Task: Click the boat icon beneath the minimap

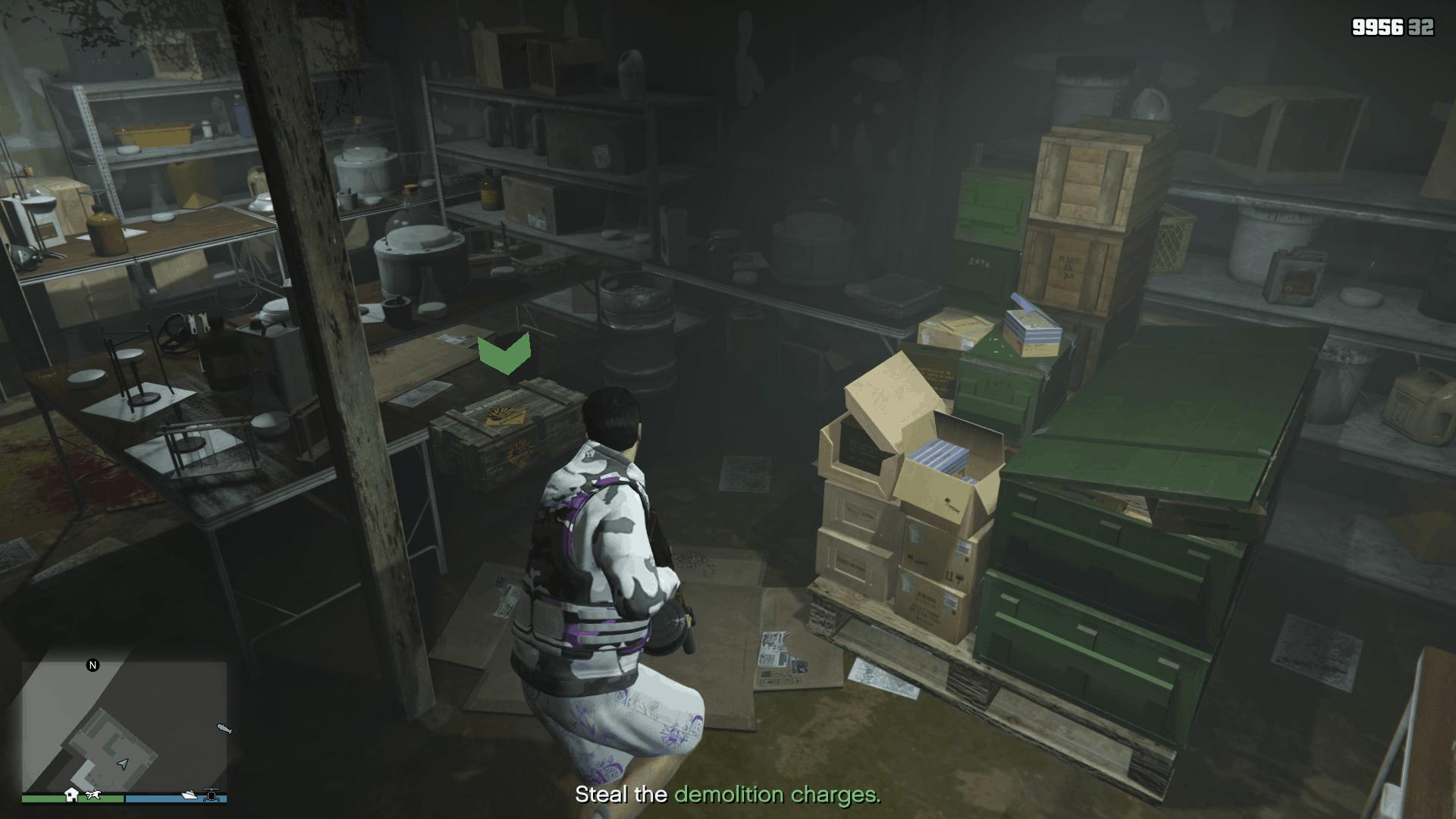Action: click(190, 795)
